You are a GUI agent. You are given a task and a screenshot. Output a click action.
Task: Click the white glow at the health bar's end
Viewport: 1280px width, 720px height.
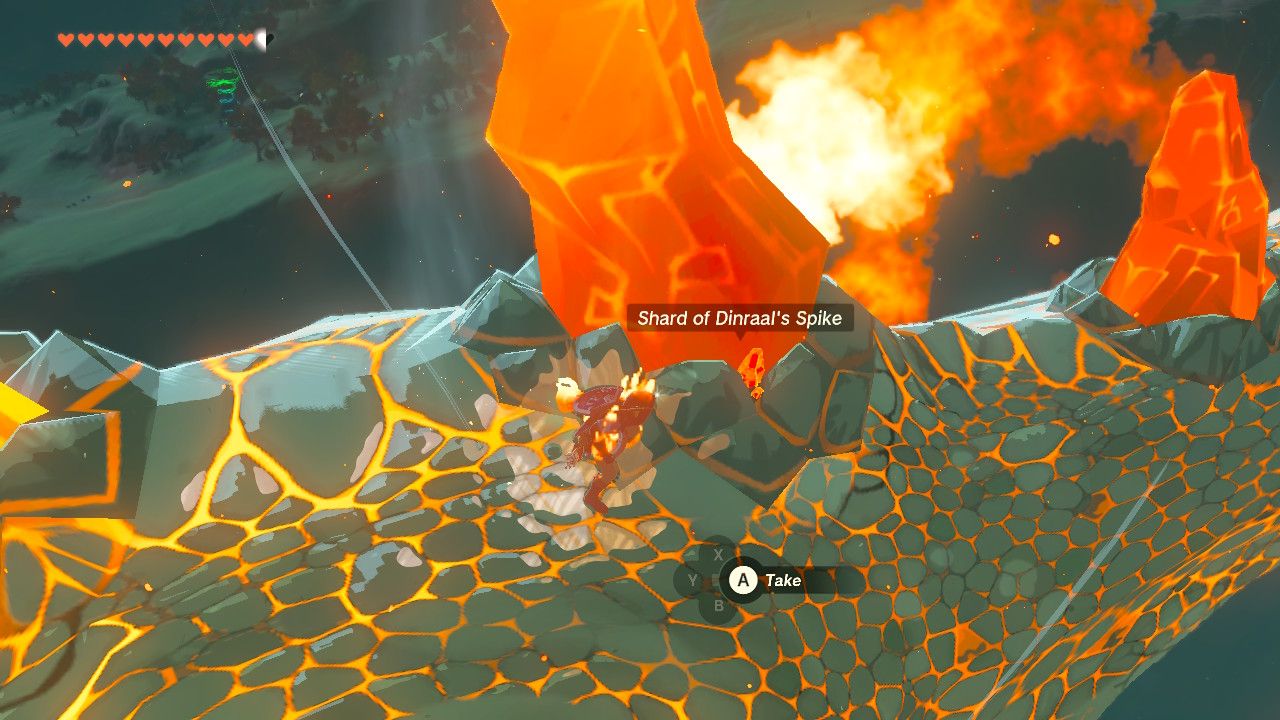(260, 39)
